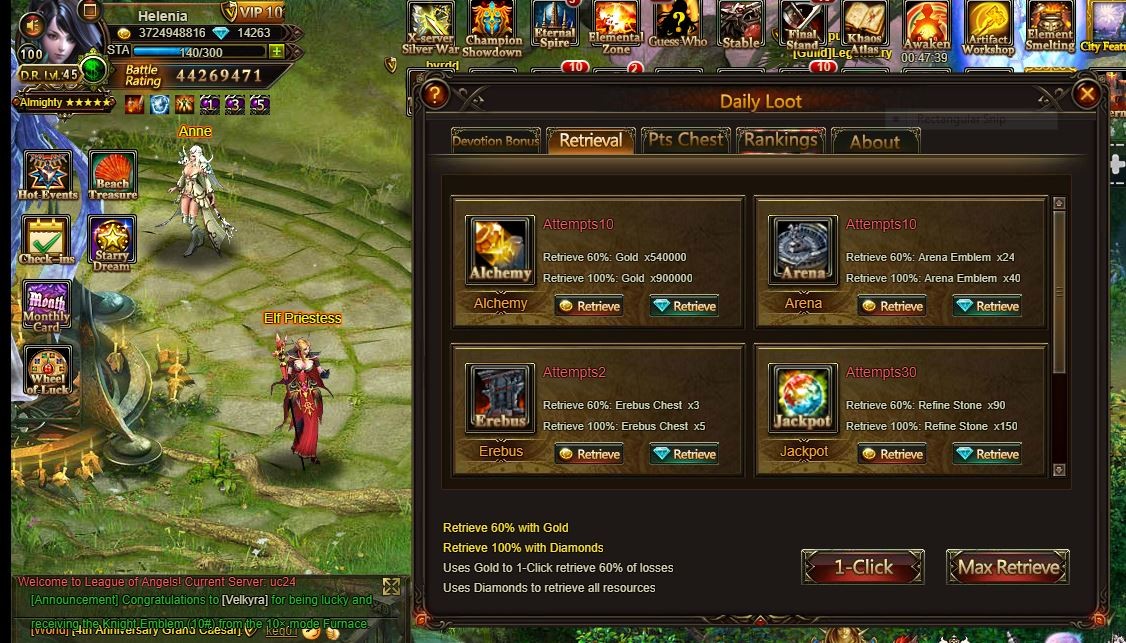Retrieve Arena Emblems with diamonds
Screen dimensions: 1126x643
tap(987, 306)
